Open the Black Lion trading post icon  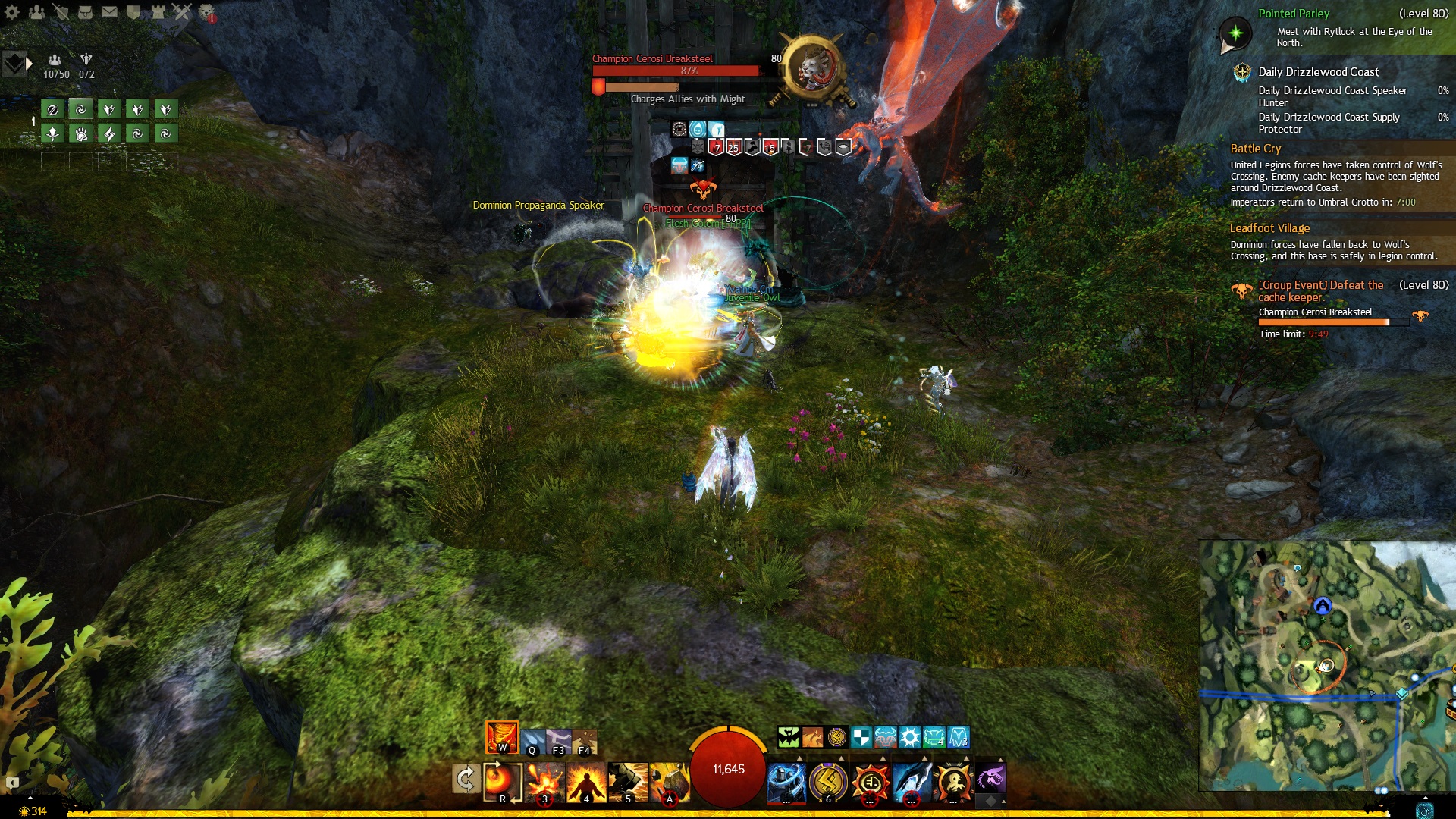206,11
